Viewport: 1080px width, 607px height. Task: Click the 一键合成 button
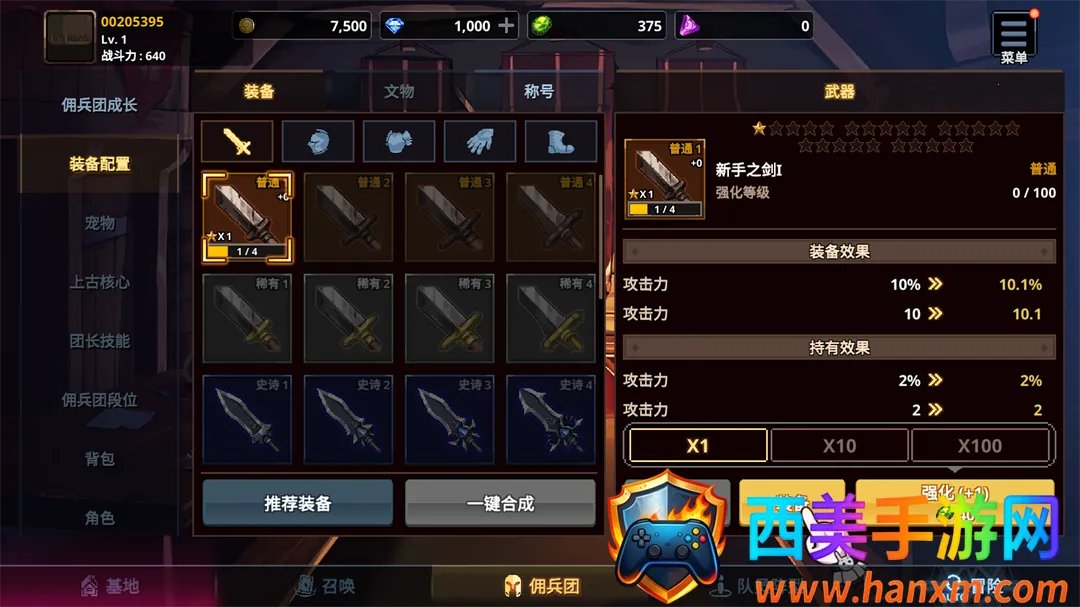[x=500, y=503]
